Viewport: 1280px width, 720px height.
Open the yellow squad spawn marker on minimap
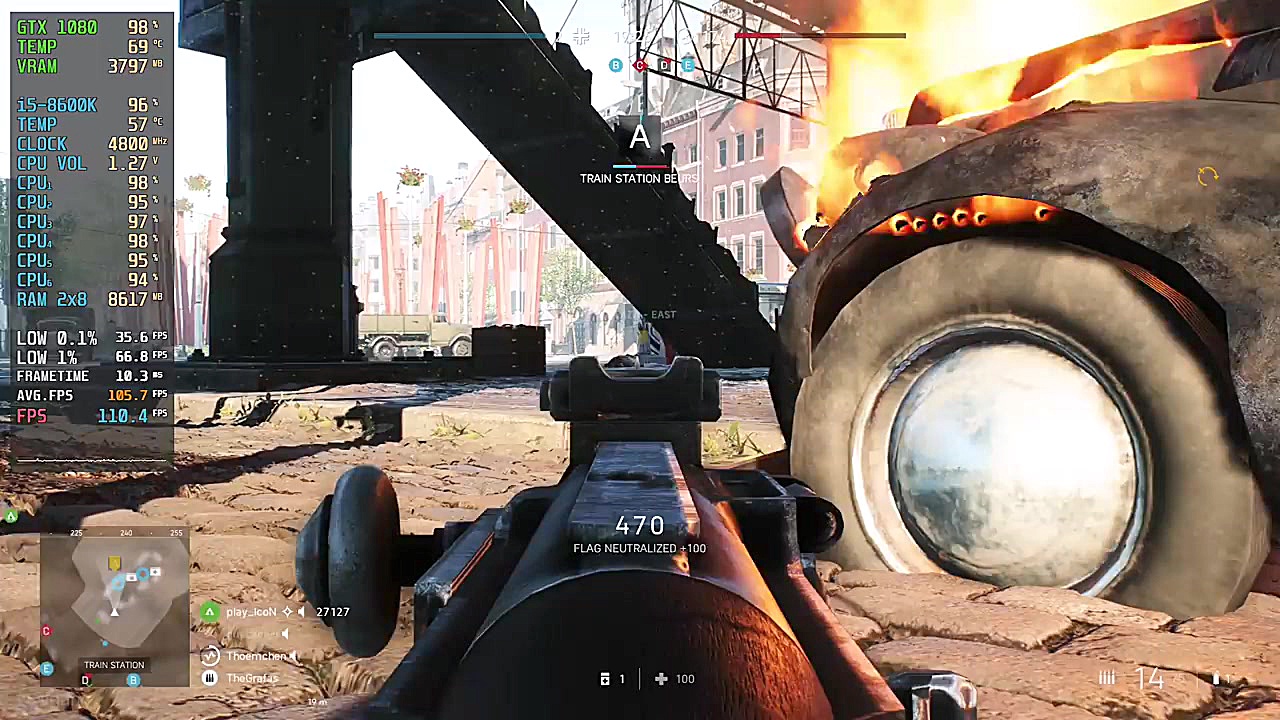tap(113, 563)
